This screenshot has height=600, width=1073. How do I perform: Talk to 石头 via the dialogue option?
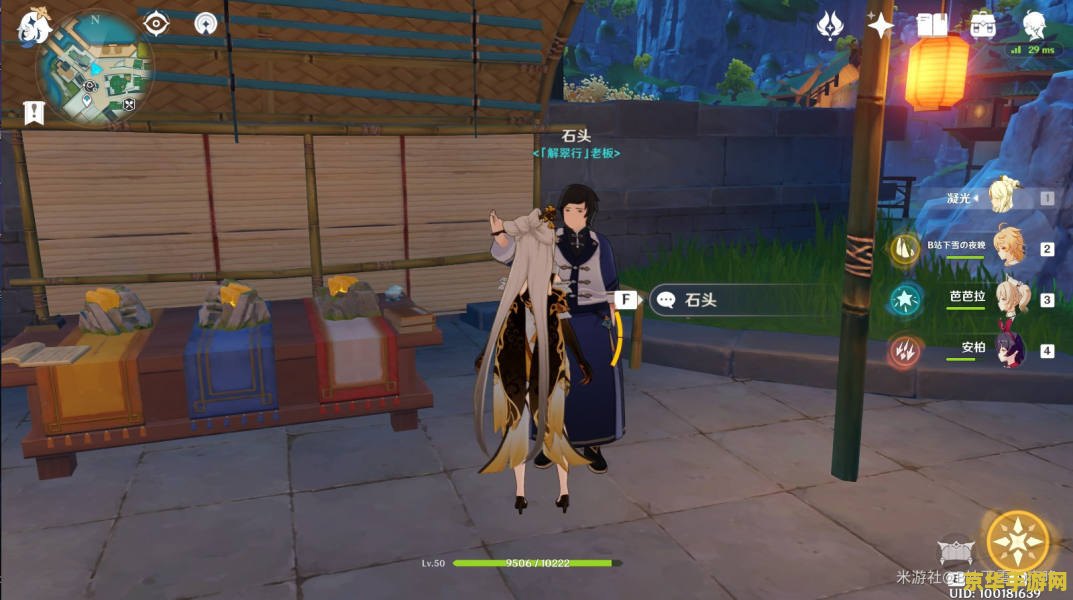[700, 300]
